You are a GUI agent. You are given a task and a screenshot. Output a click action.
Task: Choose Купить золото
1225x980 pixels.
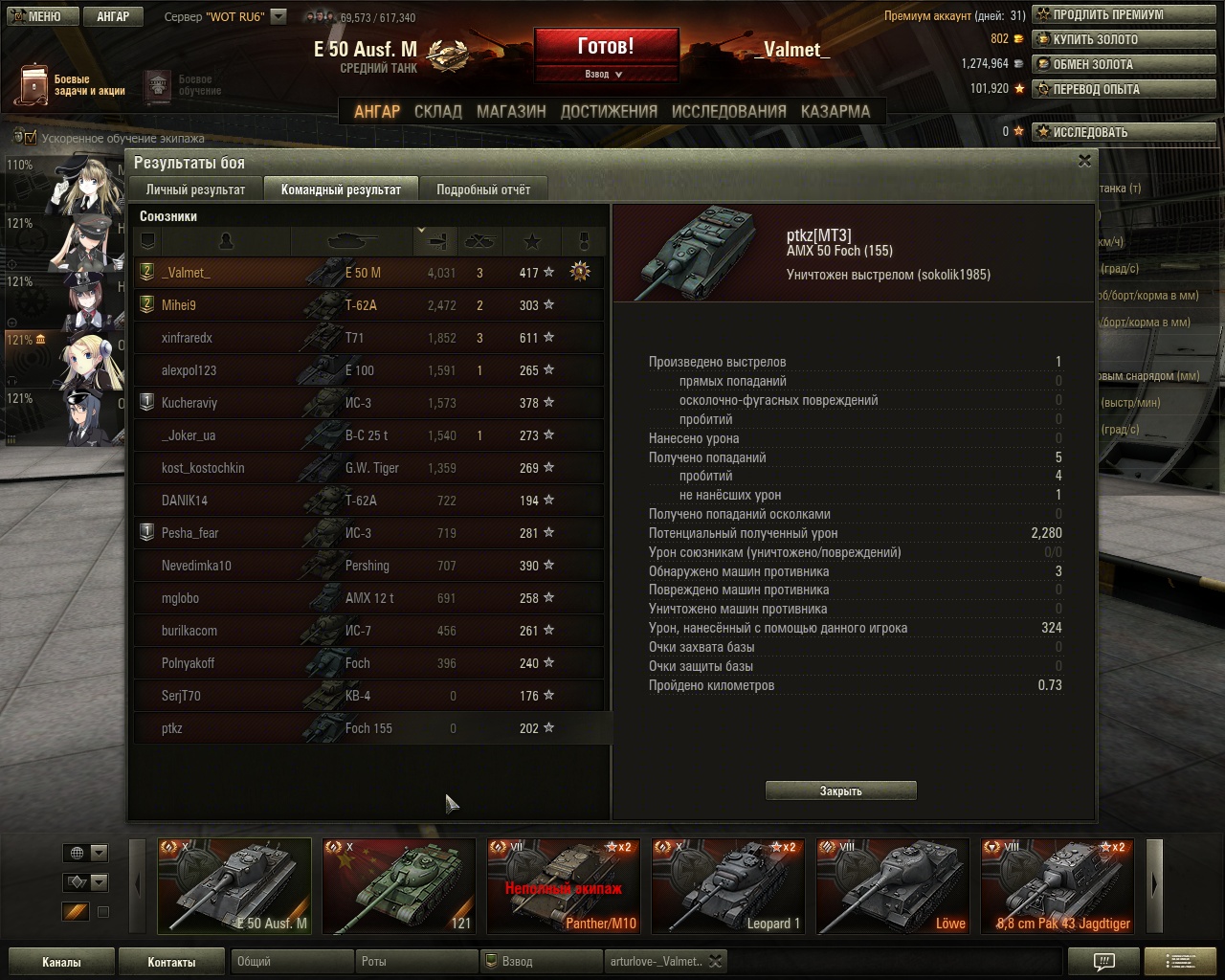[x=1094, y=39]
